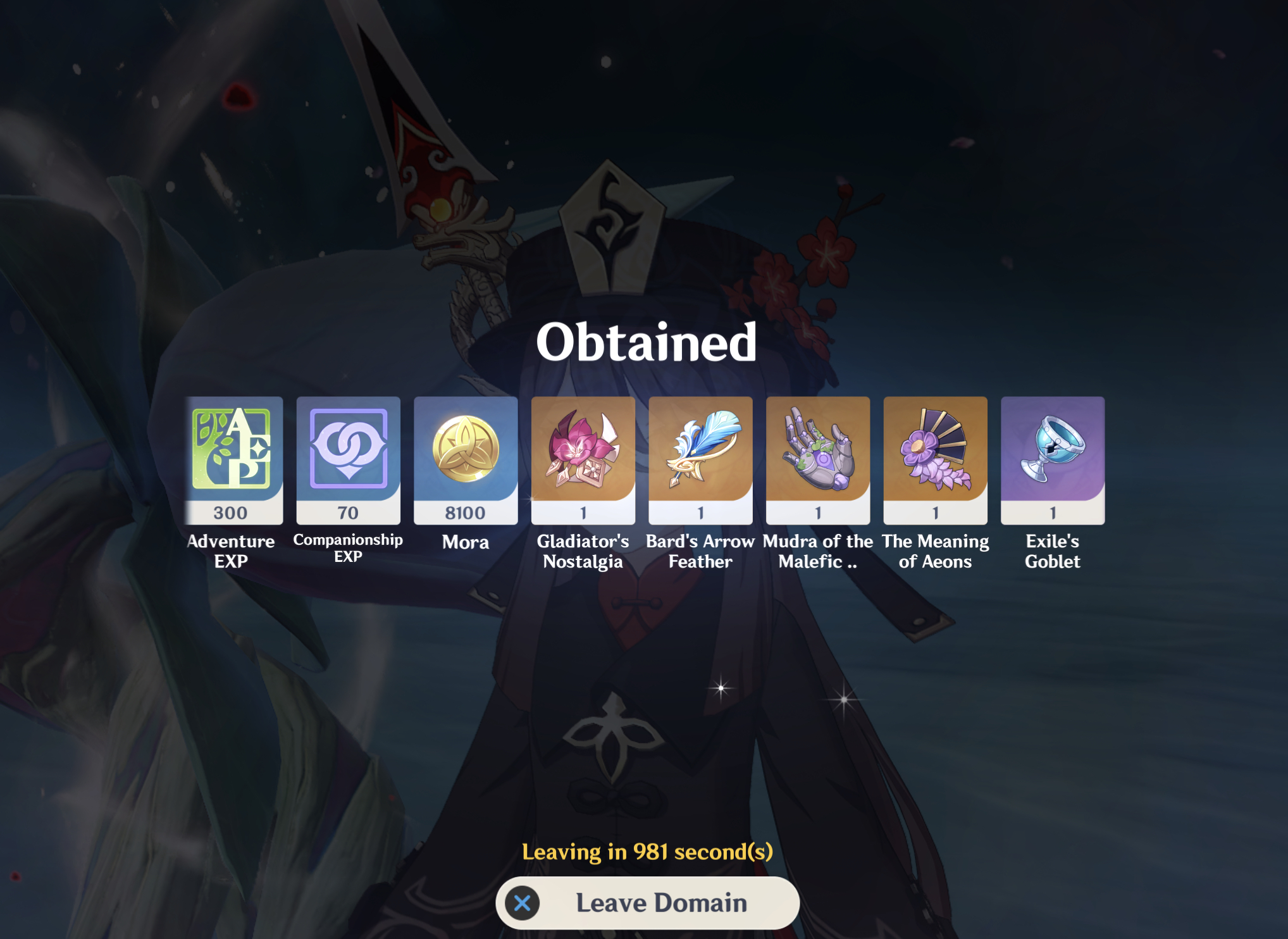Select the Bard's Arrow Feather label

[700, 552]
